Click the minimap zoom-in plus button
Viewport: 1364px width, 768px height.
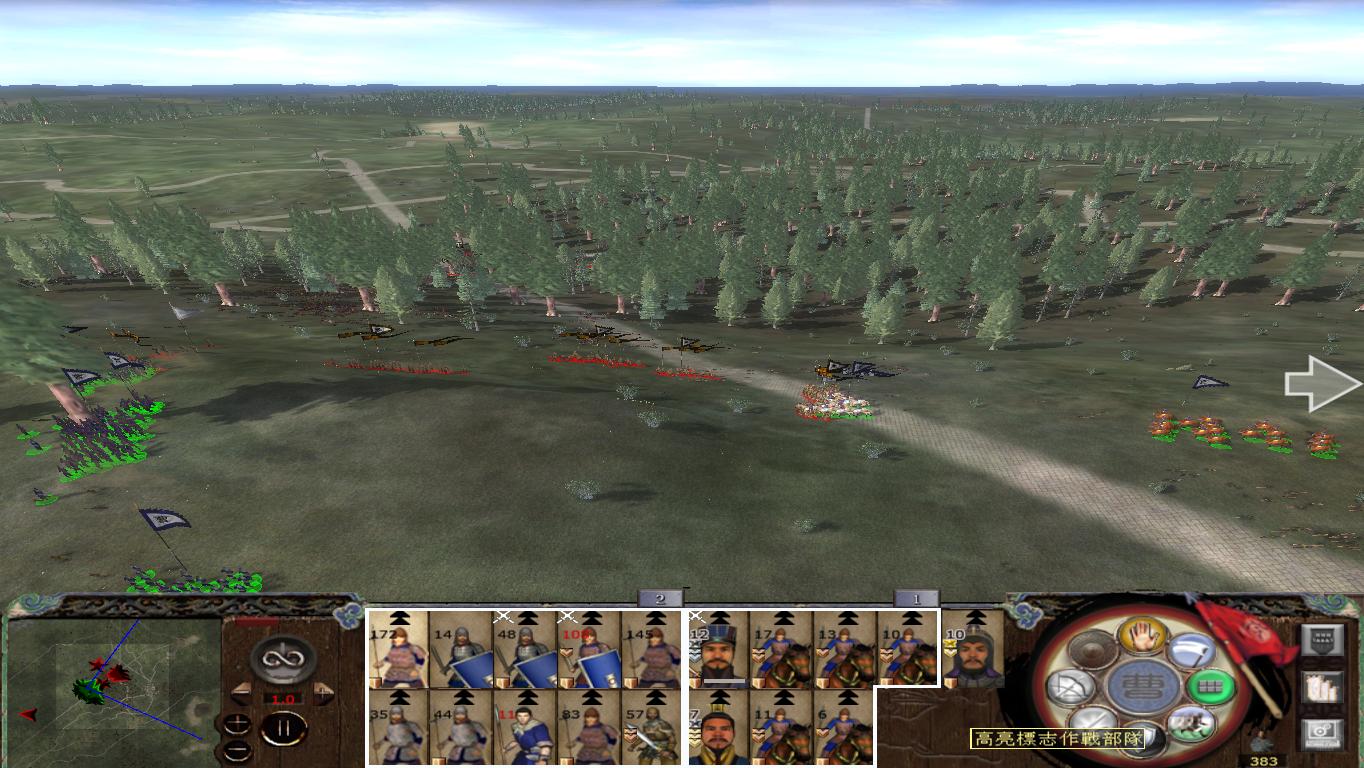(x=238, y=721)
